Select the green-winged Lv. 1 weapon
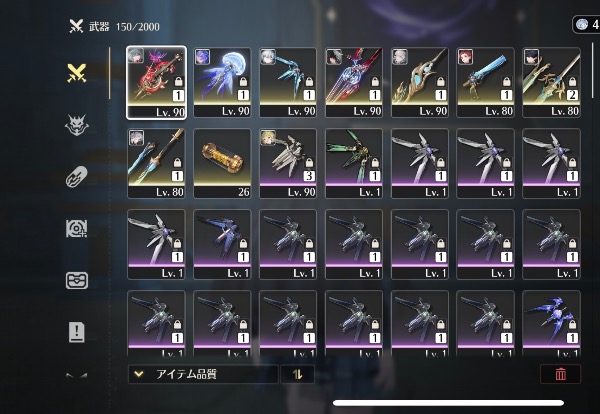The image size is (600, 414). [x=353, y=163]
